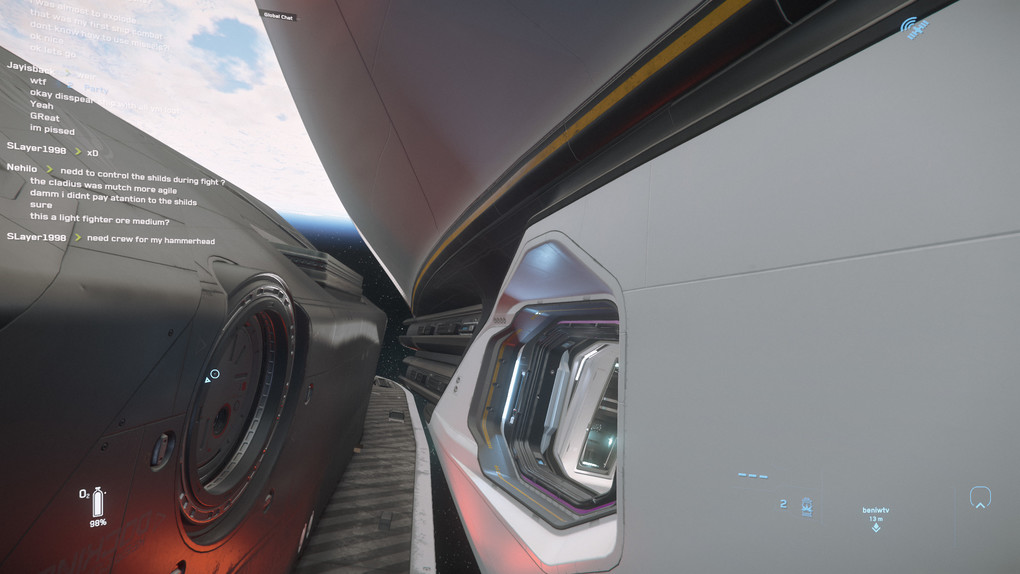The width and height of the screenshot is (1020, 574).
Task: Select the Jayisback chat sender name
Action: (x=28, y=66)
